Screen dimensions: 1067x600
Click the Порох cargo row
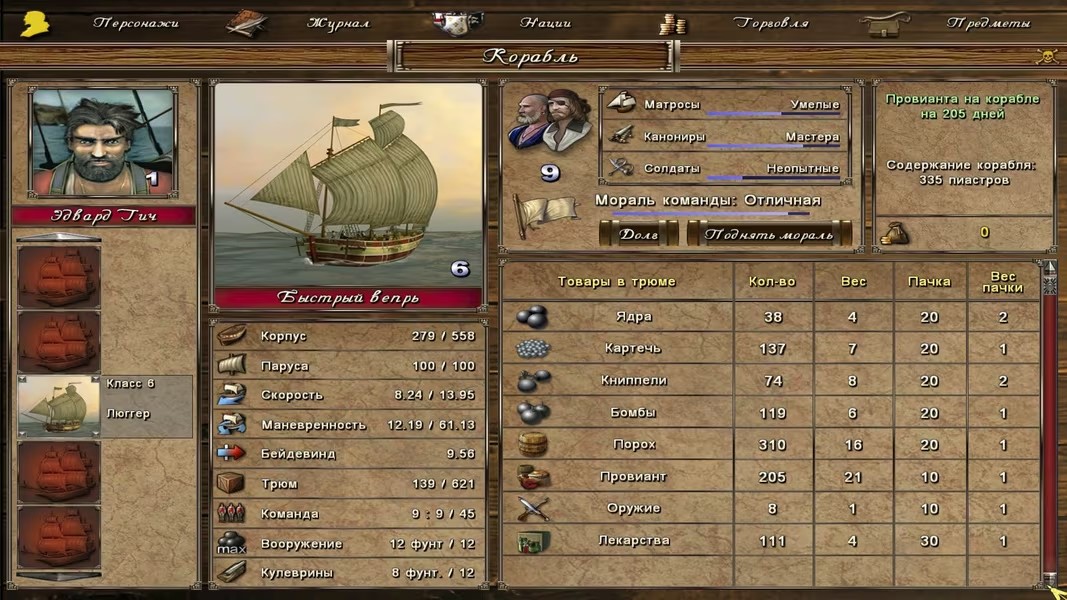(x=634, y=445)
